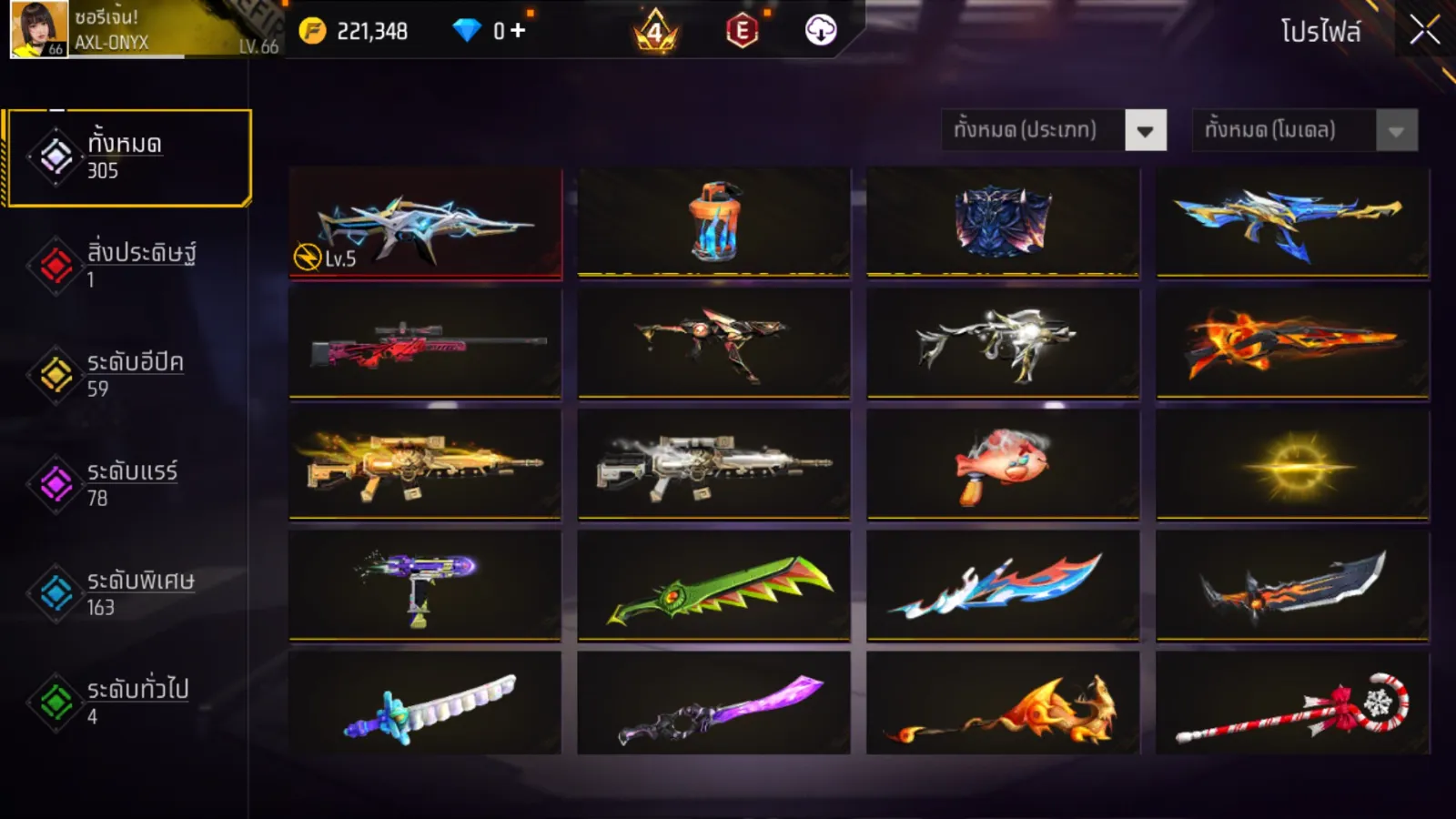This screenshot has width=1456, height=819.
Task: Pick the pink fish skin
Action: click(x=1003, y=464)
